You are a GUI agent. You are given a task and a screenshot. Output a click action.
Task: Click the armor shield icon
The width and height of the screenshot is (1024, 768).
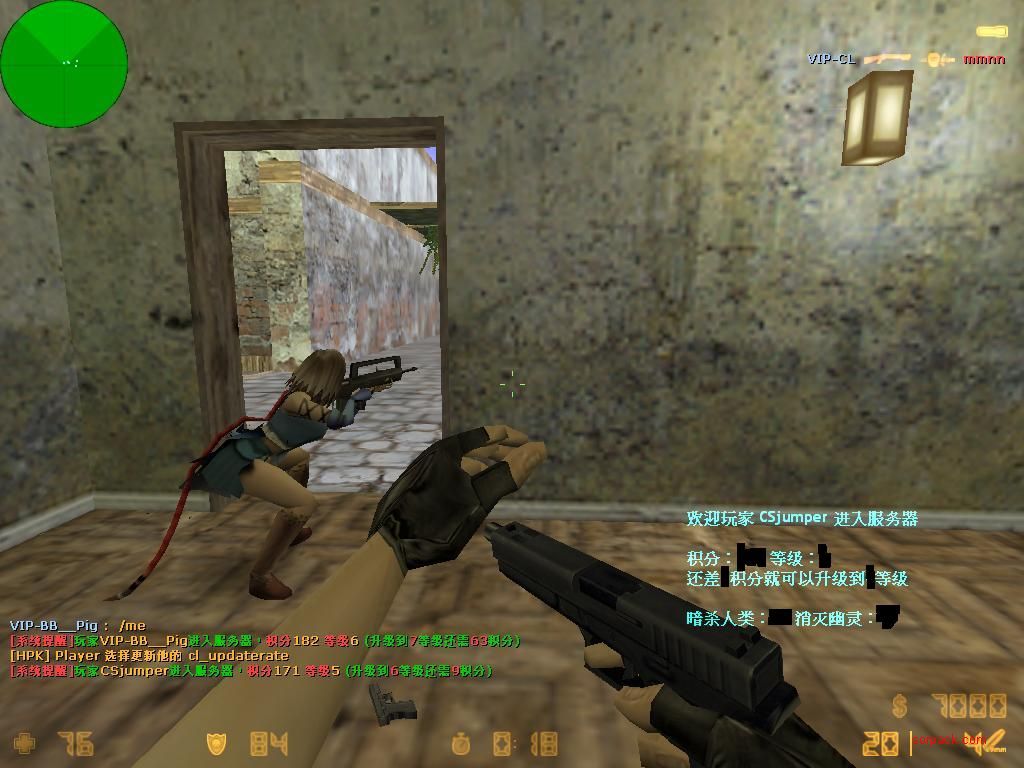[216, 744]
